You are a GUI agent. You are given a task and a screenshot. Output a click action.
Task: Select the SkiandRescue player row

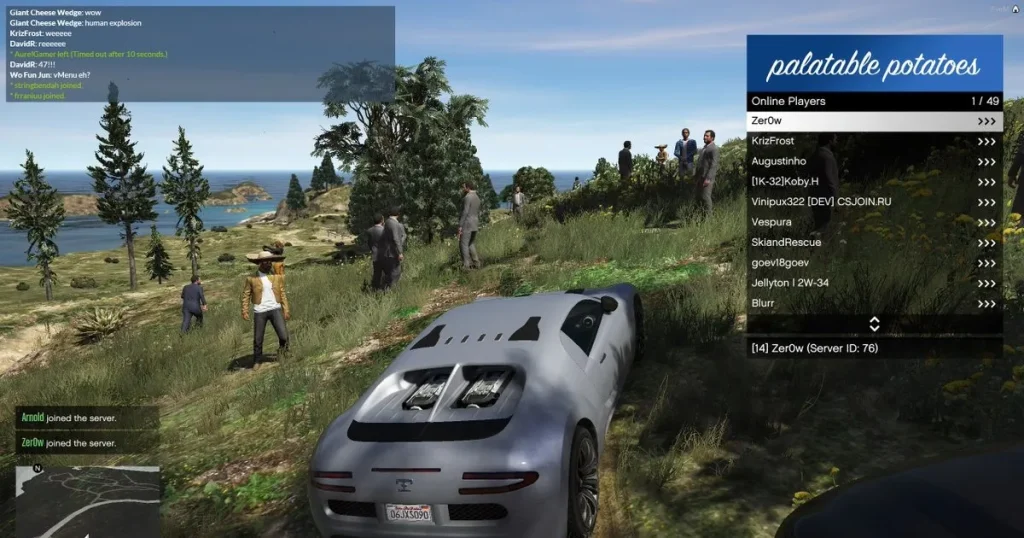[874, 242]
